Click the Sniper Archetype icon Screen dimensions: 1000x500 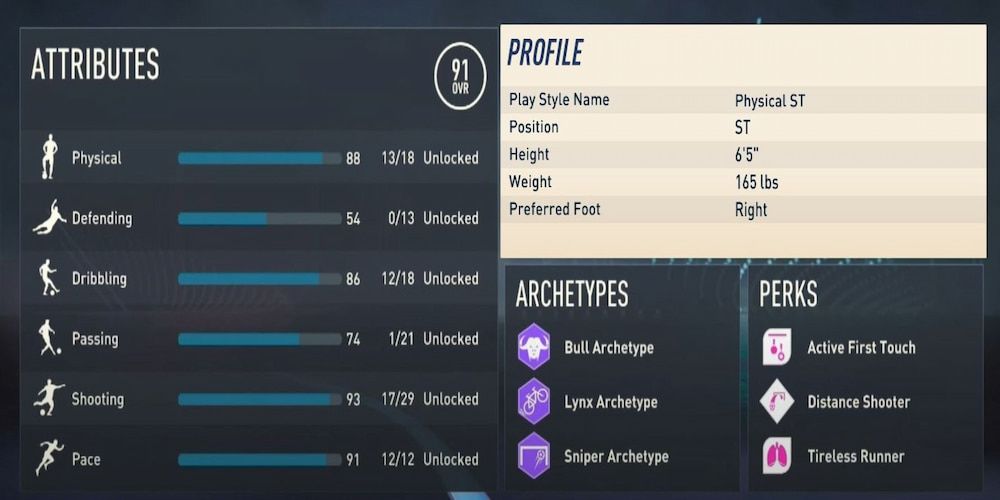click(534, 456)
